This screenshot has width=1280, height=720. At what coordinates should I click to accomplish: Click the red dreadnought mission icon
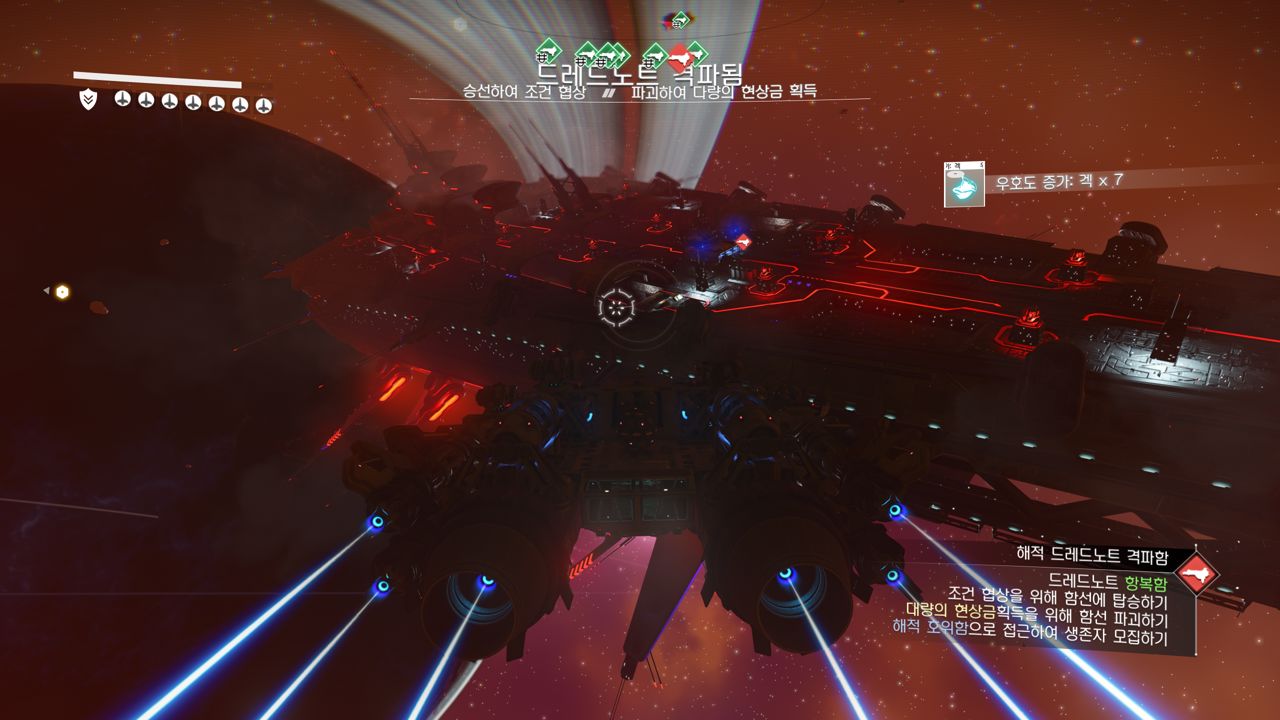pyautogui.click(x=1196, y=575)
